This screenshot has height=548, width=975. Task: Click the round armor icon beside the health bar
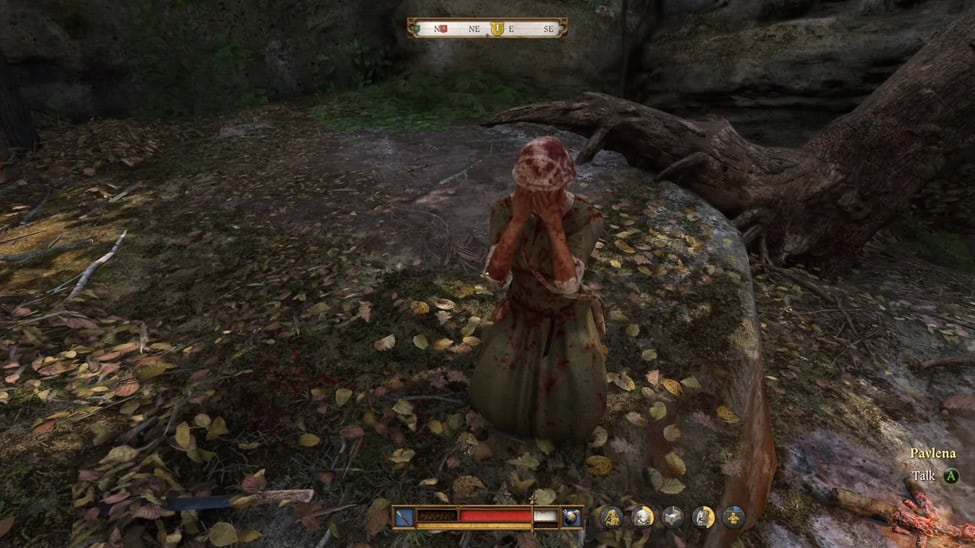[x=571, y=516]
